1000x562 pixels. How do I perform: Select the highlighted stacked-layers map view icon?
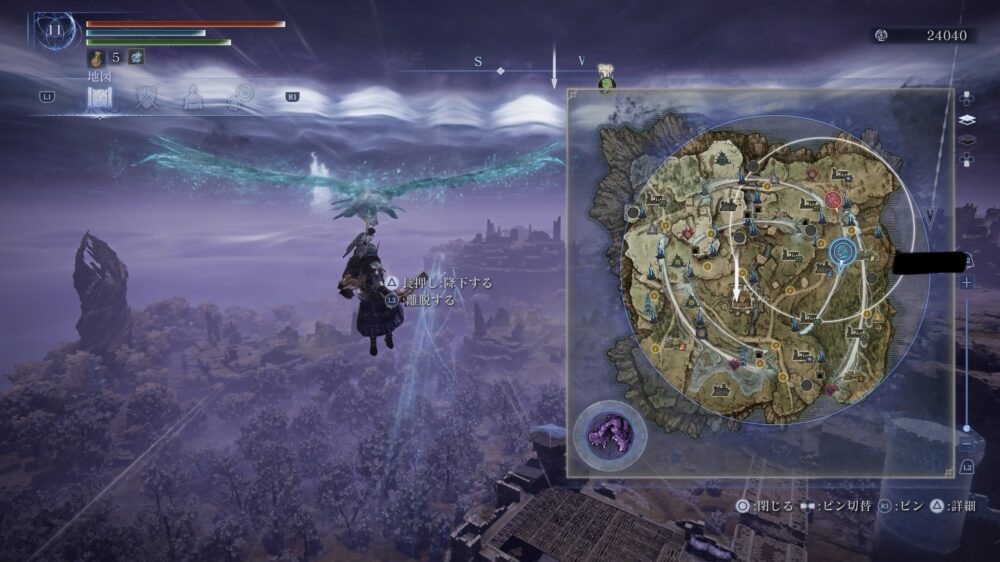(967, 119)
